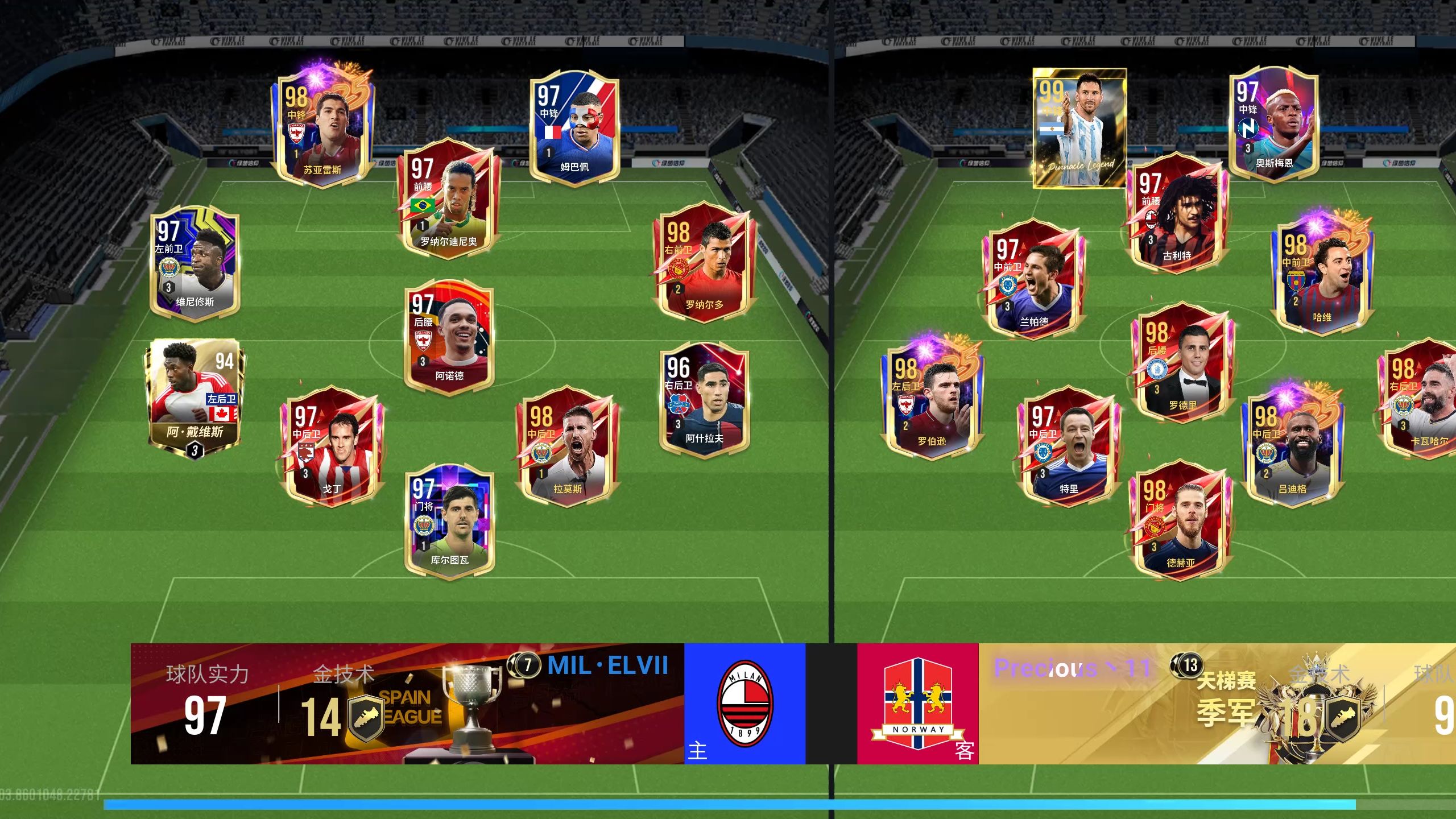Select the 苏亚雷斯 striker card
This screenshot has width=1456, height=819.
click(323, 131)
